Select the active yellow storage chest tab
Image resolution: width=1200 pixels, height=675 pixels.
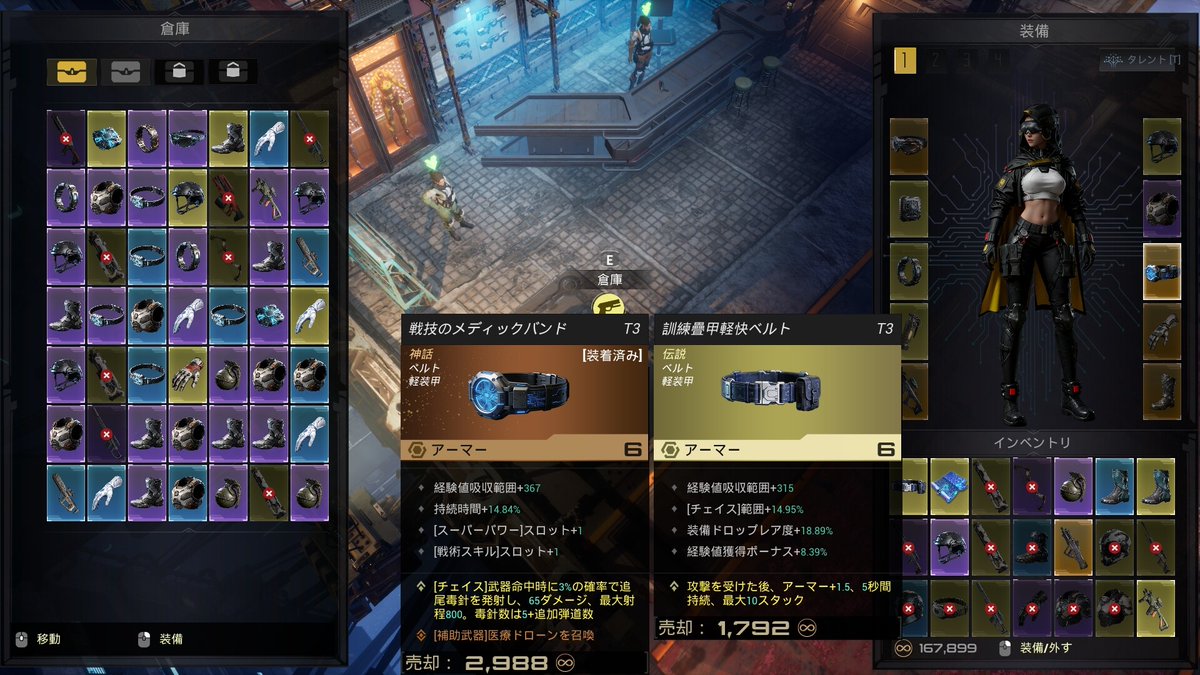[71, 72]
